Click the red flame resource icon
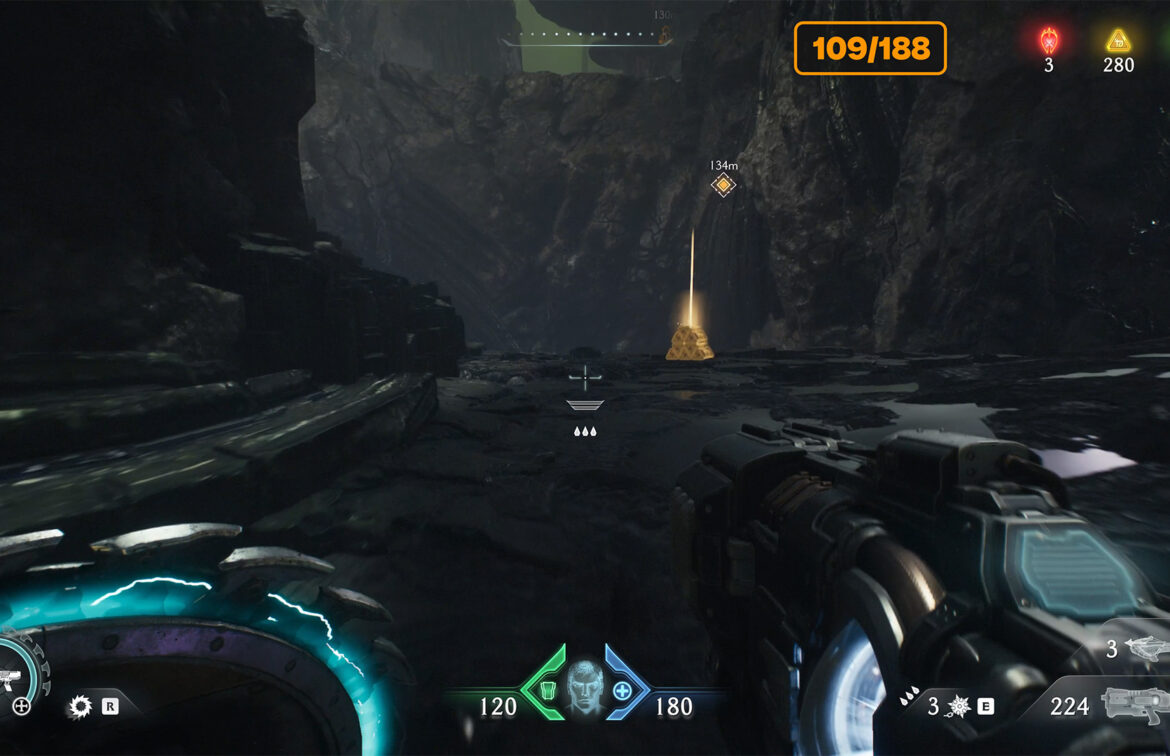 (1048, 41)
